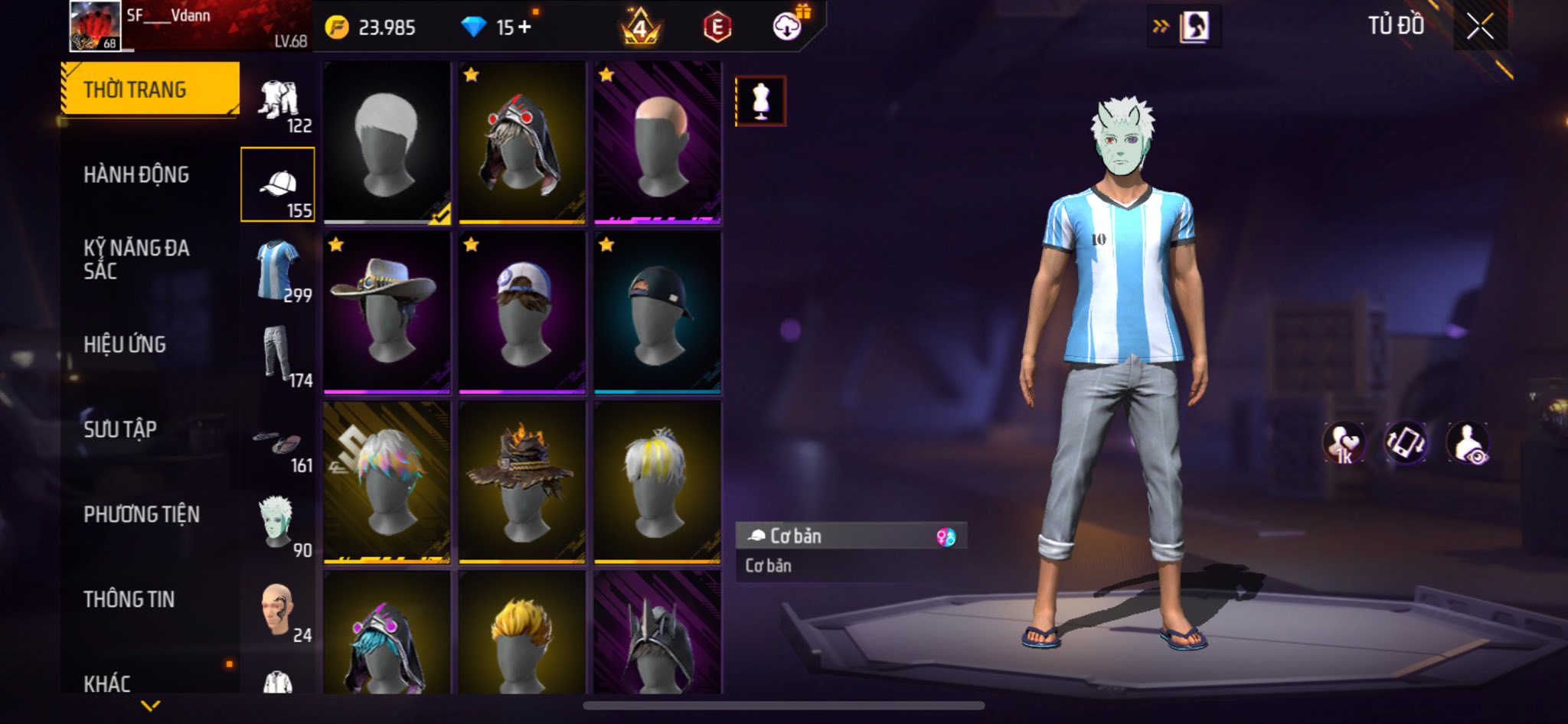The width and height of the screenshot is (1568, 724).
Task: Open the SƯU TẬP collection tab
Action: click(x=120, y=429)
